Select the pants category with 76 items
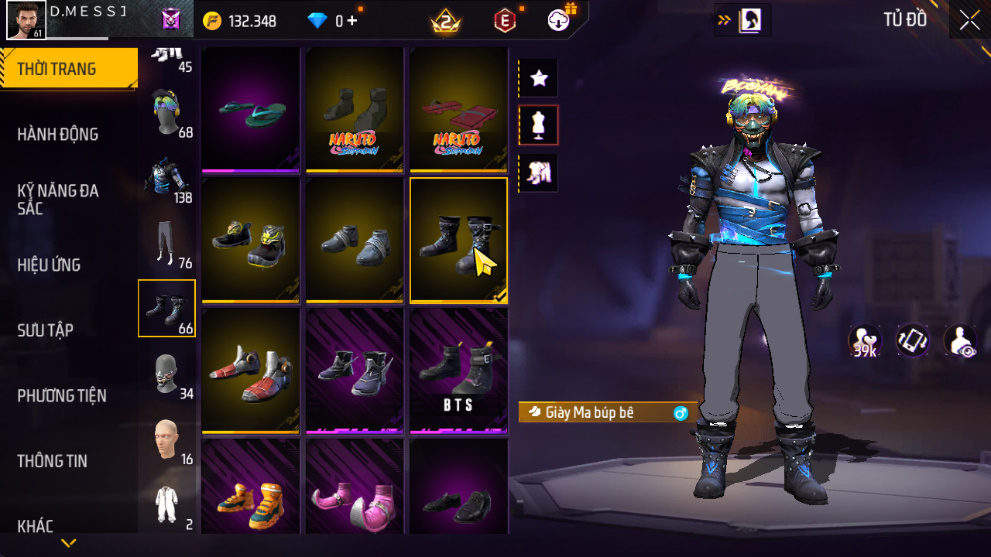This screenshot has width=991, height=557. [x=167, y=243]
